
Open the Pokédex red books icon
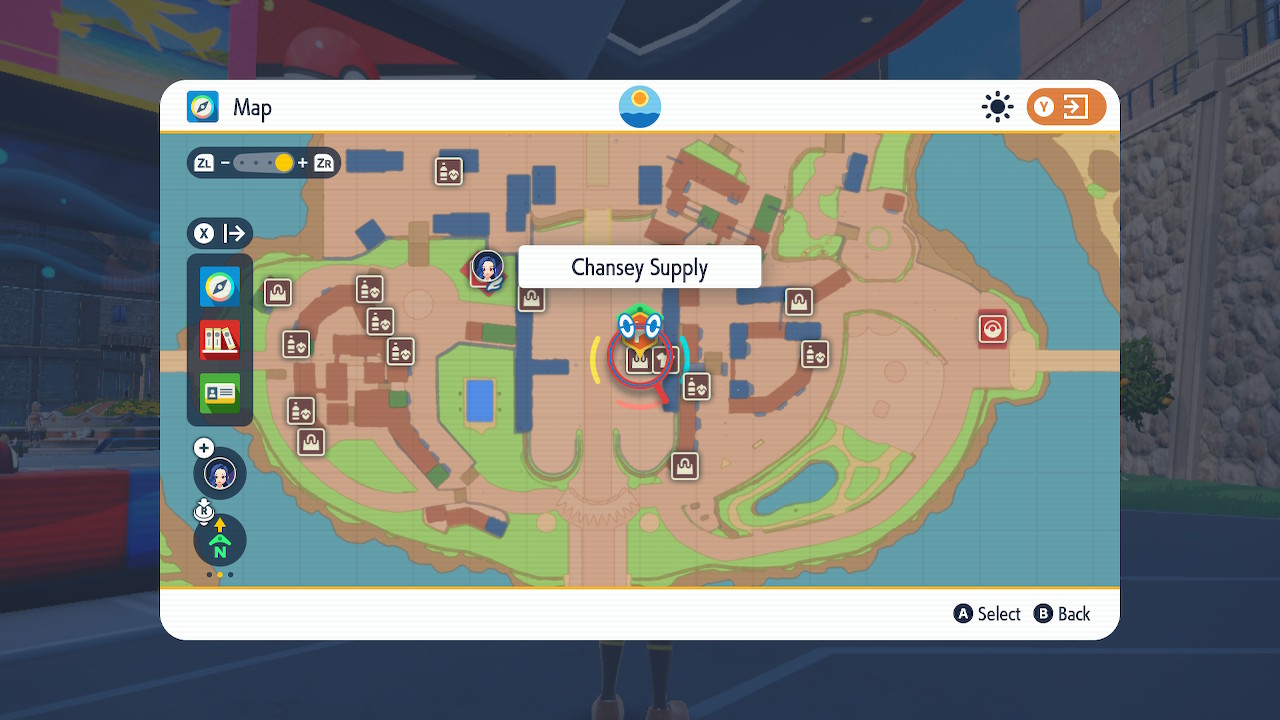(219, 340)
